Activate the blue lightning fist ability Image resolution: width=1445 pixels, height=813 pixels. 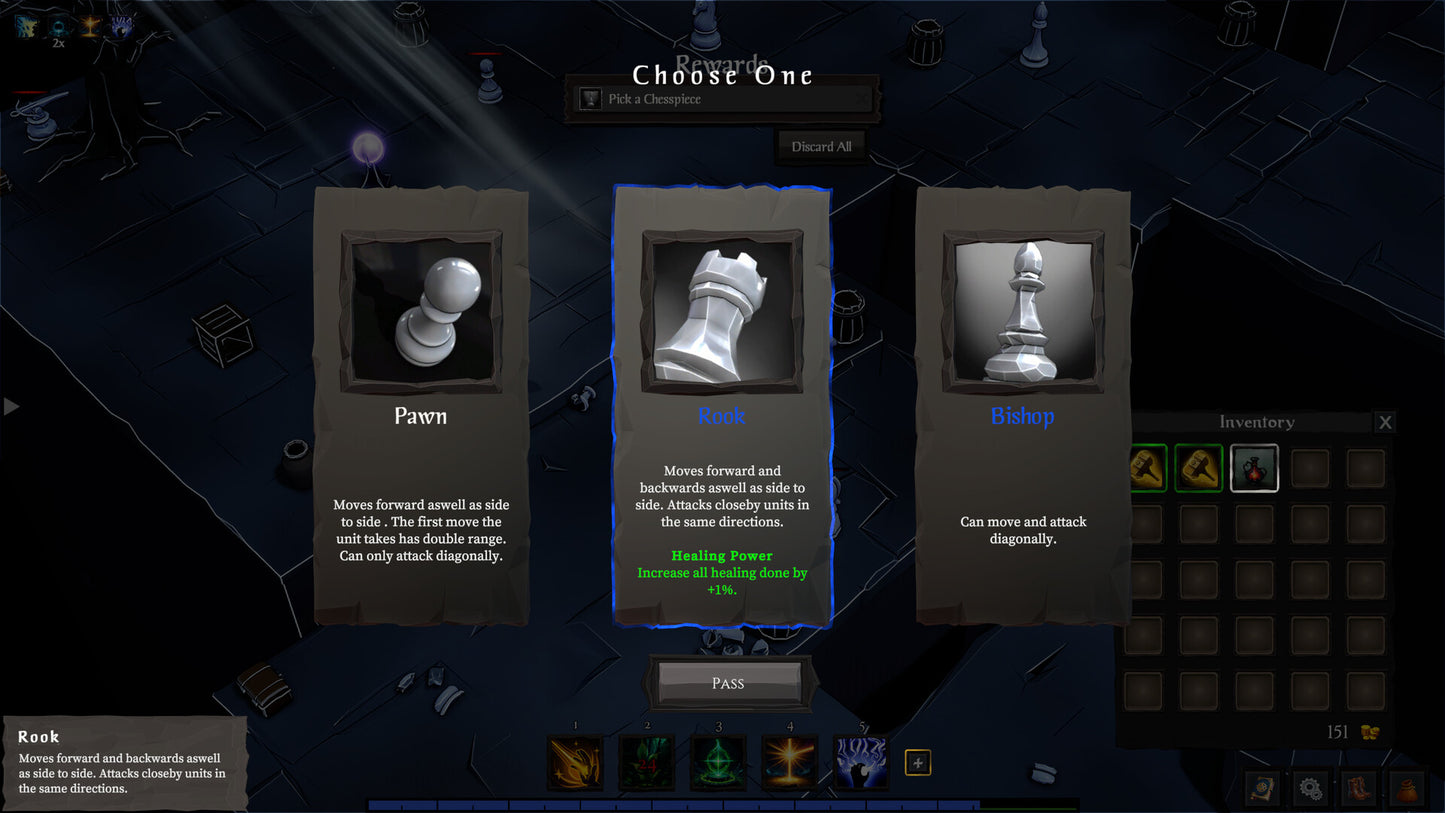tap(861, 763)
